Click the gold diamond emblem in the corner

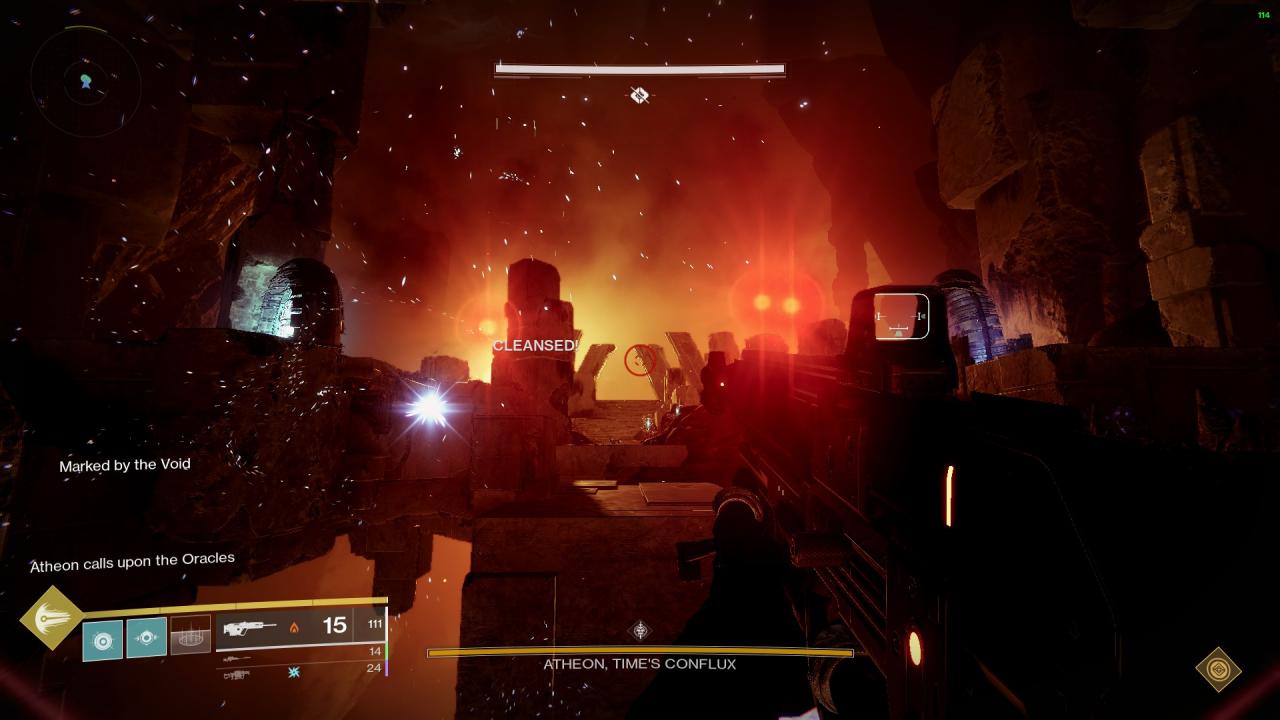coord(1219,669)
